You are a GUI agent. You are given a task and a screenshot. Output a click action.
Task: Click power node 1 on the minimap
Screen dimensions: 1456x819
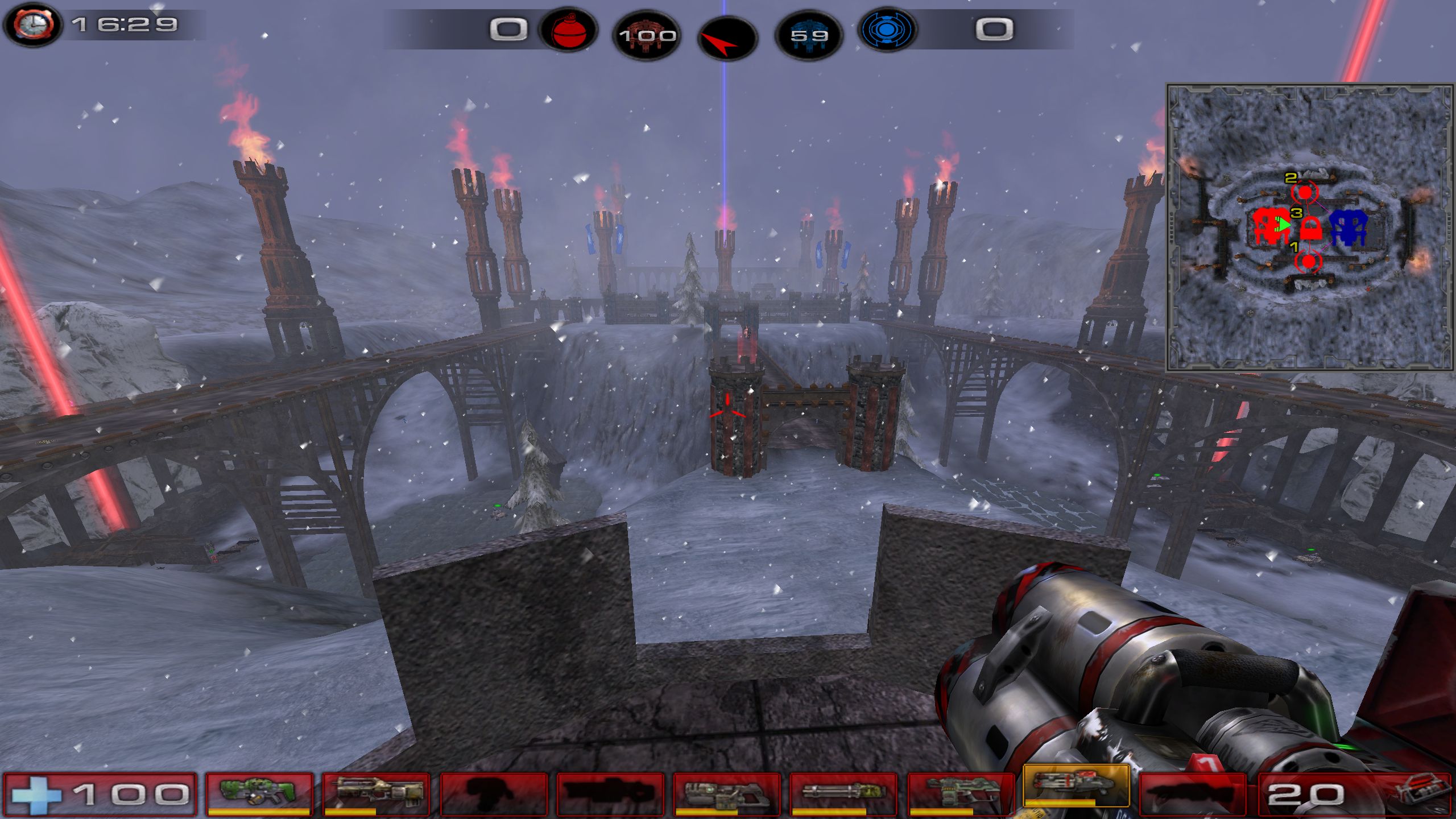point(1309,262)
